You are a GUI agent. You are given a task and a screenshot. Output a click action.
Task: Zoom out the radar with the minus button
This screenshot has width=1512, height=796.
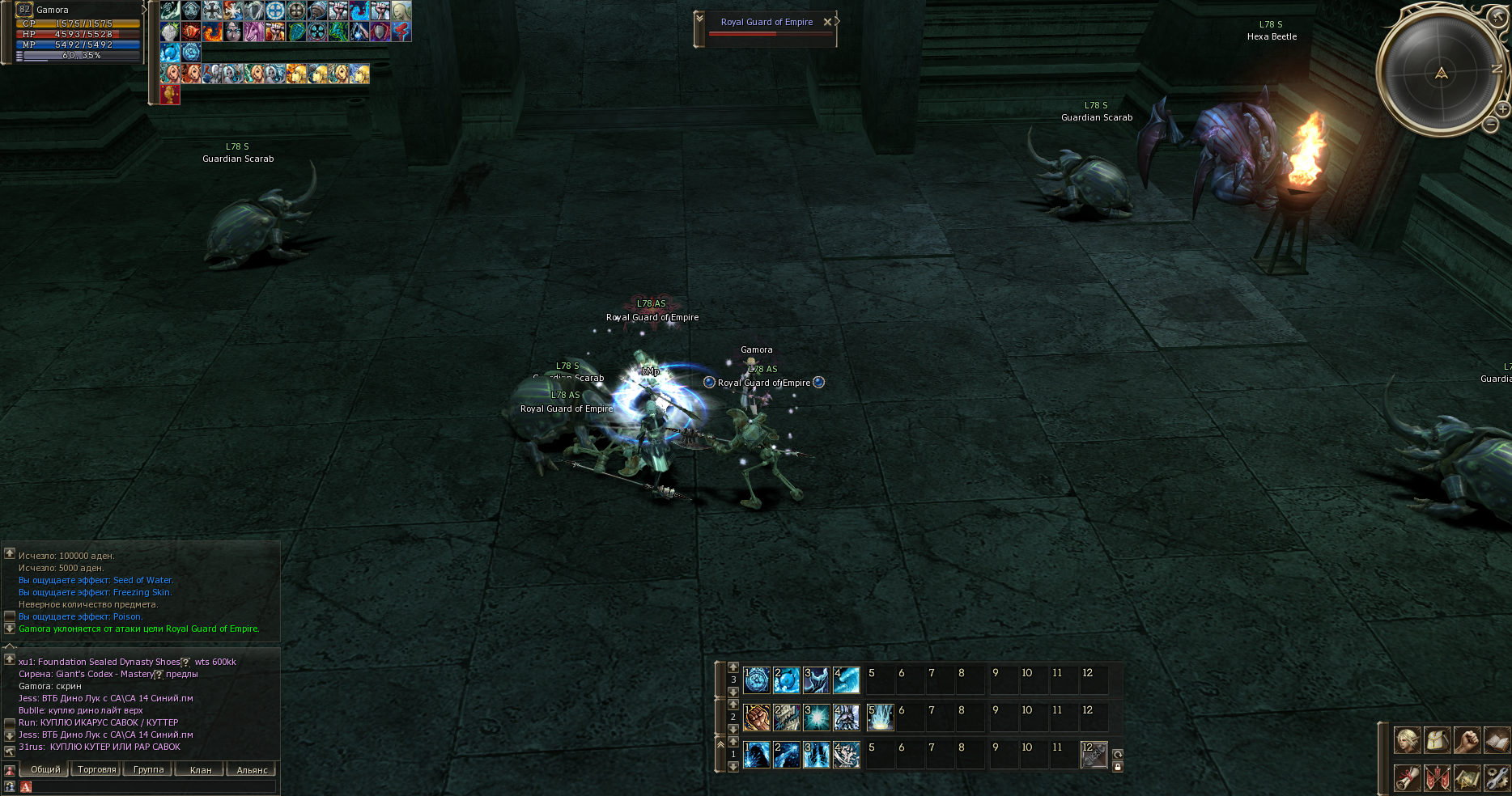click(x=1490, y=125)
